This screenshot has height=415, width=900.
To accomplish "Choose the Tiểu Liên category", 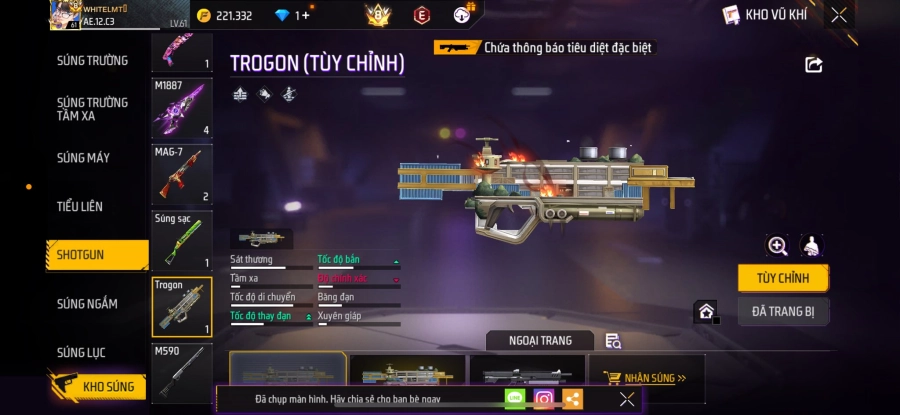I will 80,206.
